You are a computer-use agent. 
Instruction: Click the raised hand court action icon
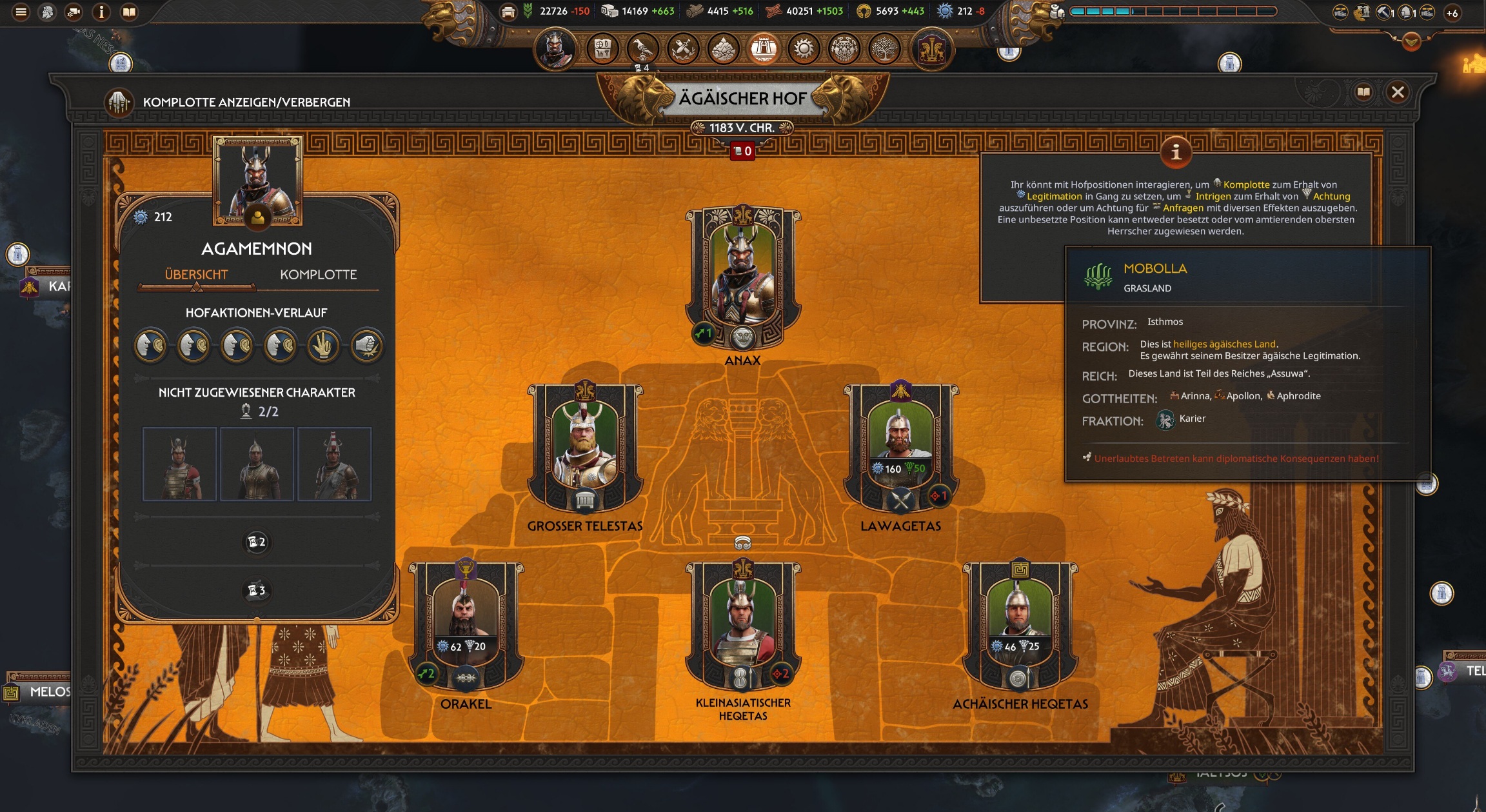pyautogui.click(x=323, y=346)
